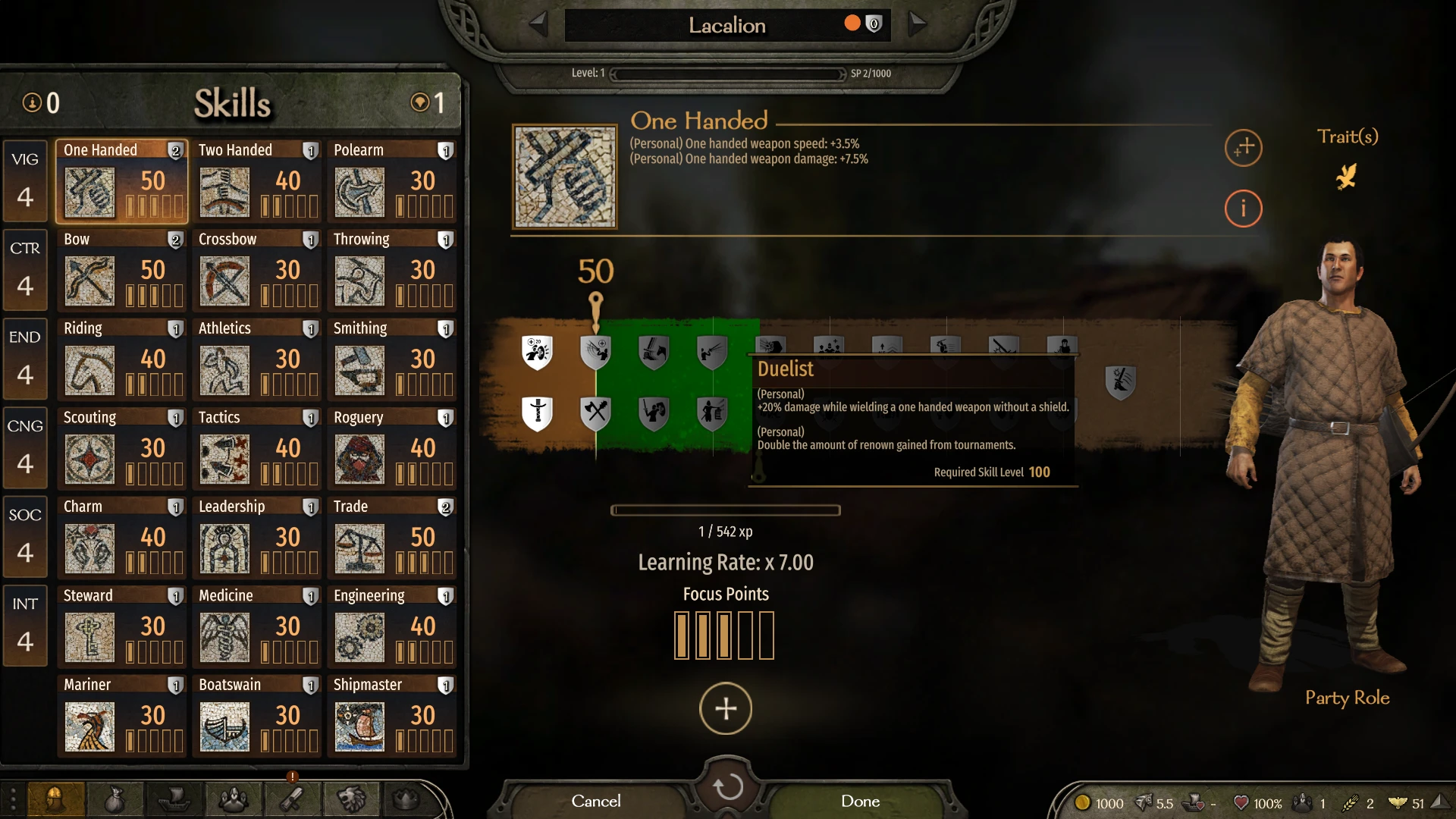
Task: Select the Medicine skill icon
Action: pyautogui.click(x=224, y=637)
